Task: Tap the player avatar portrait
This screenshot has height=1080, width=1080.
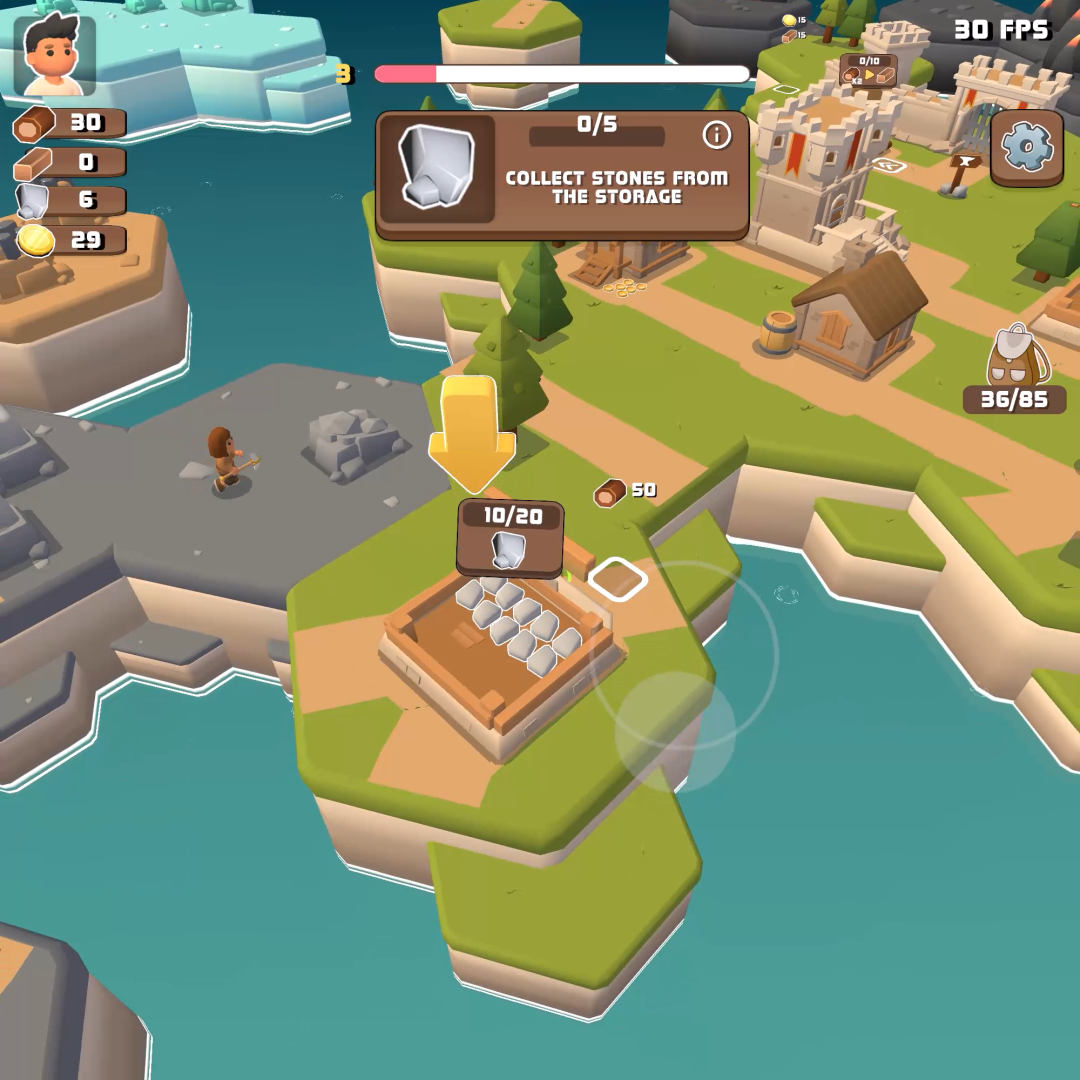Action: coord(55,55)
